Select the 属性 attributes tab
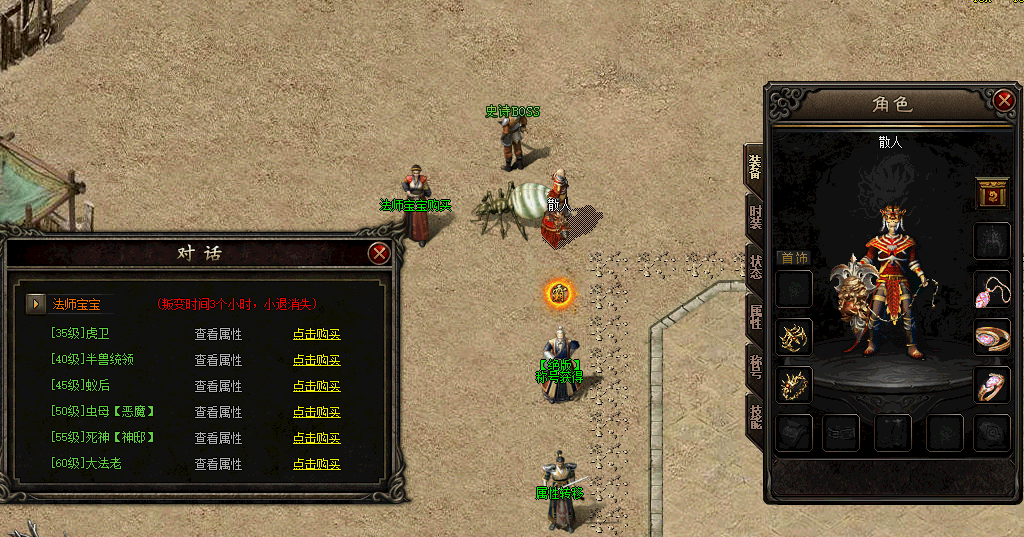Viewport: 1024px width, 537px height. tap(755, 316)
